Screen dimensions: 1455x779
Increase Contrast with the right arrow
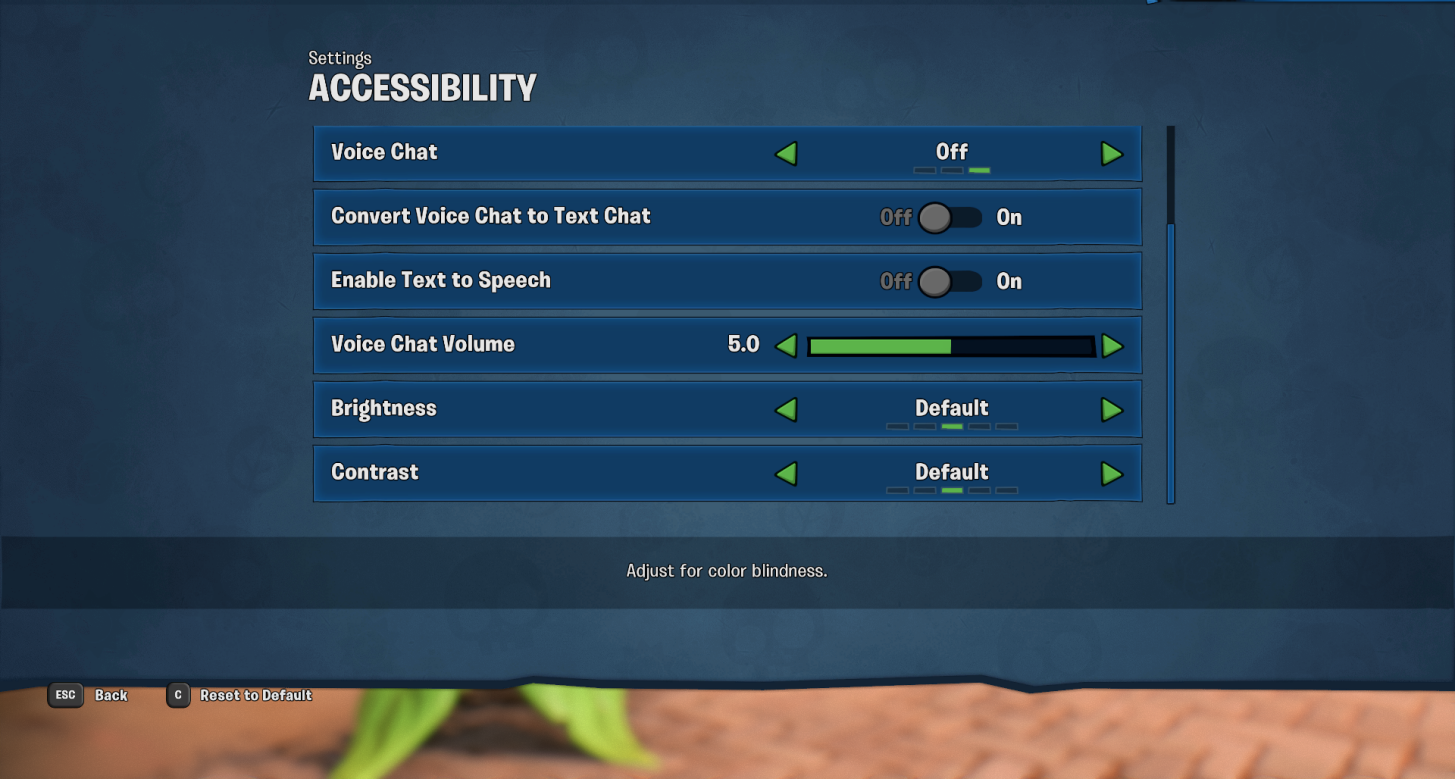(1111, 473)
